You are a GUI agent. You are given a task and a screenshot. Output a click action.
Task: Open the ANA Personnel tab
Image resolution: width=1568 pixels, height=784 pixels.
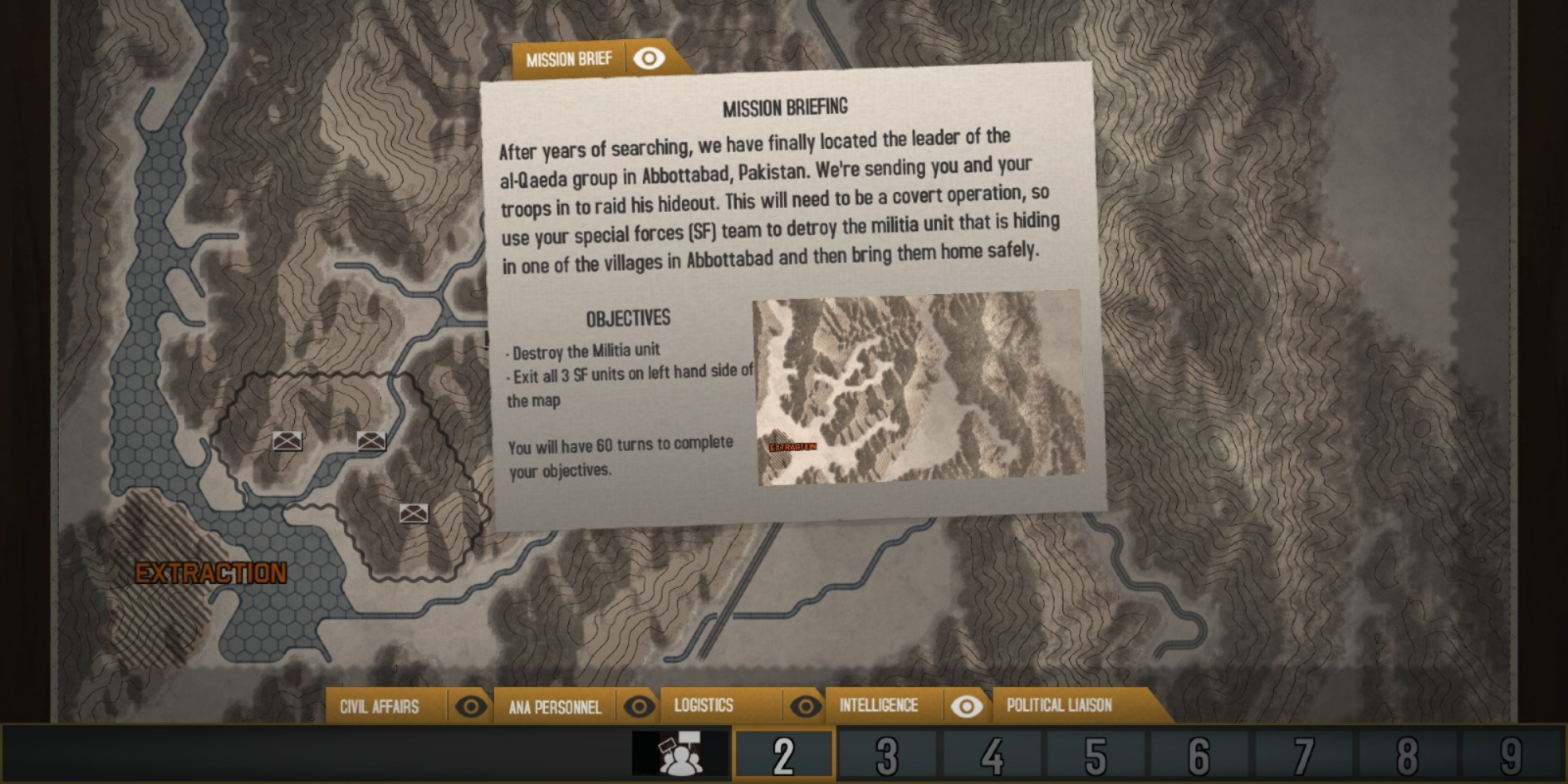point(555,707)
